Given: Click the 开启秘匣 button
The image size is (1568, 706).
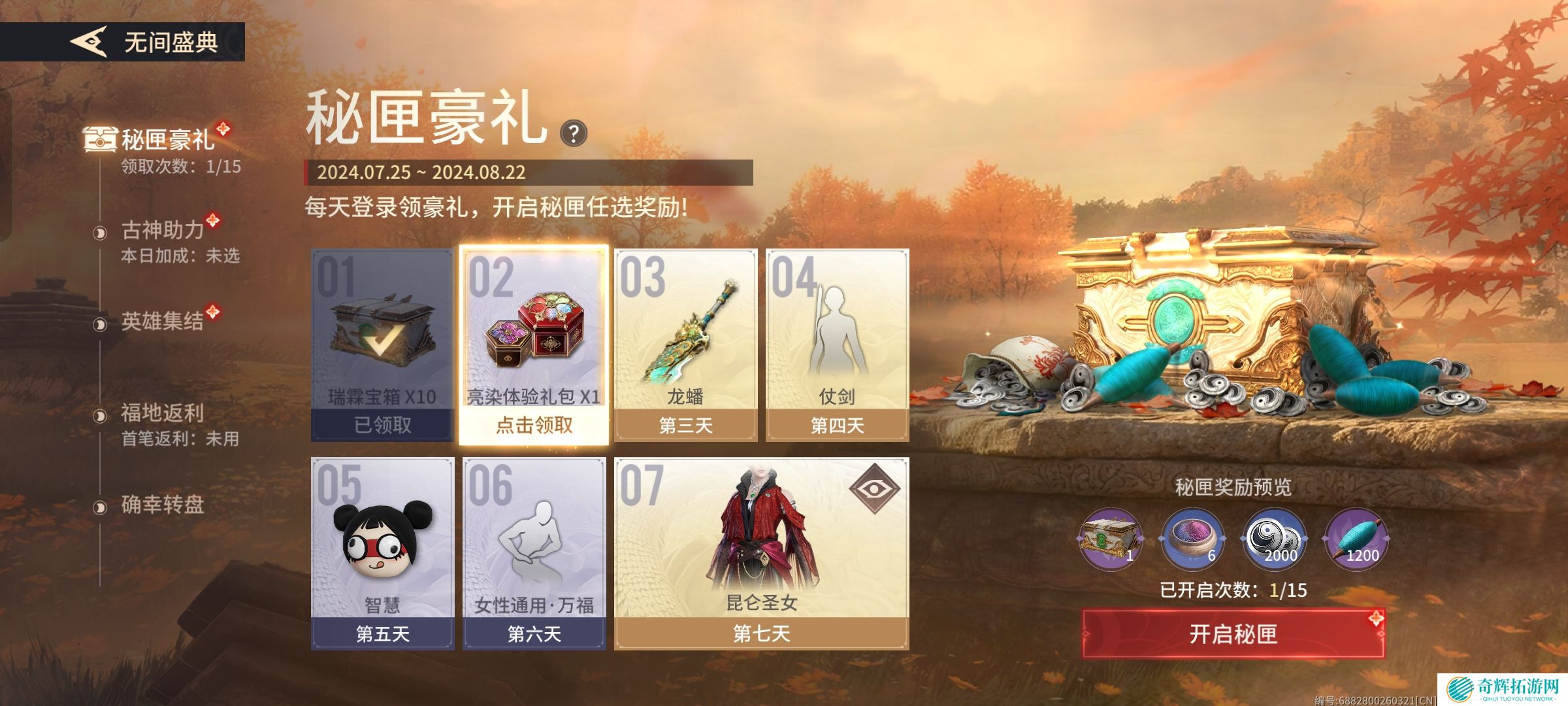Looking at the screenshot, I should point(1233,633).
